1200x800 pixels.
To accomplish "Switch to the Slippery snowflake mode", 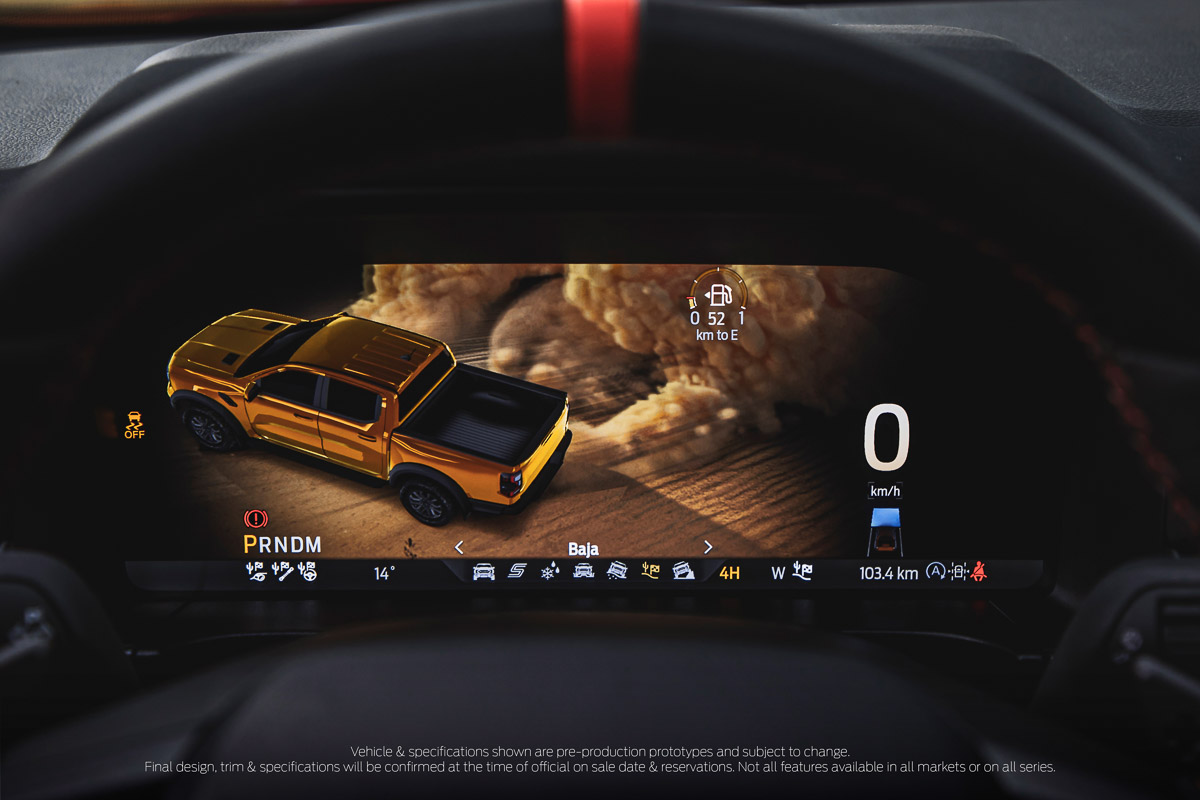I will click(x=550, y=572).
